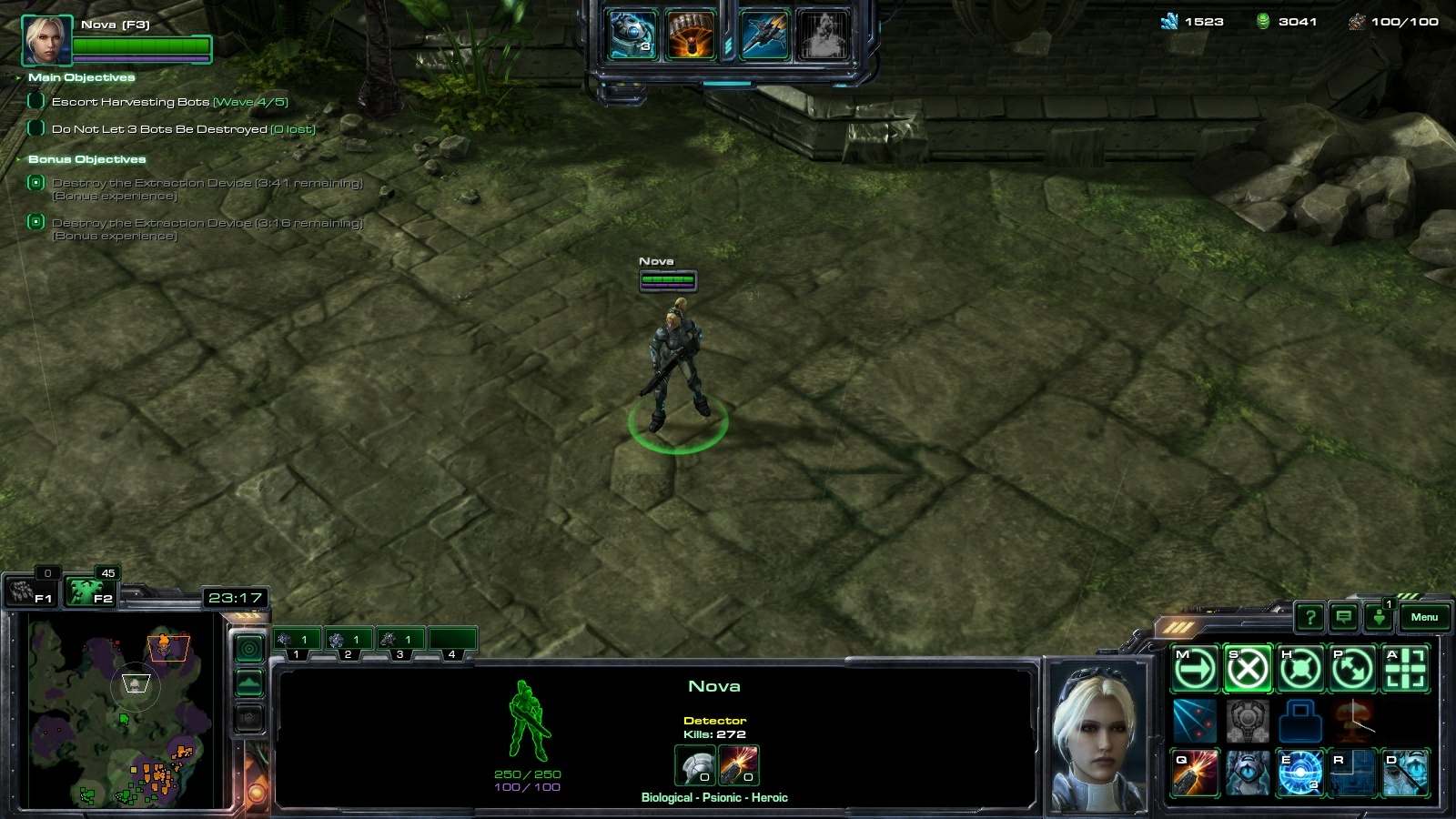Use Nova's shotgun blast Q ability

click(x=1195, y=773)
